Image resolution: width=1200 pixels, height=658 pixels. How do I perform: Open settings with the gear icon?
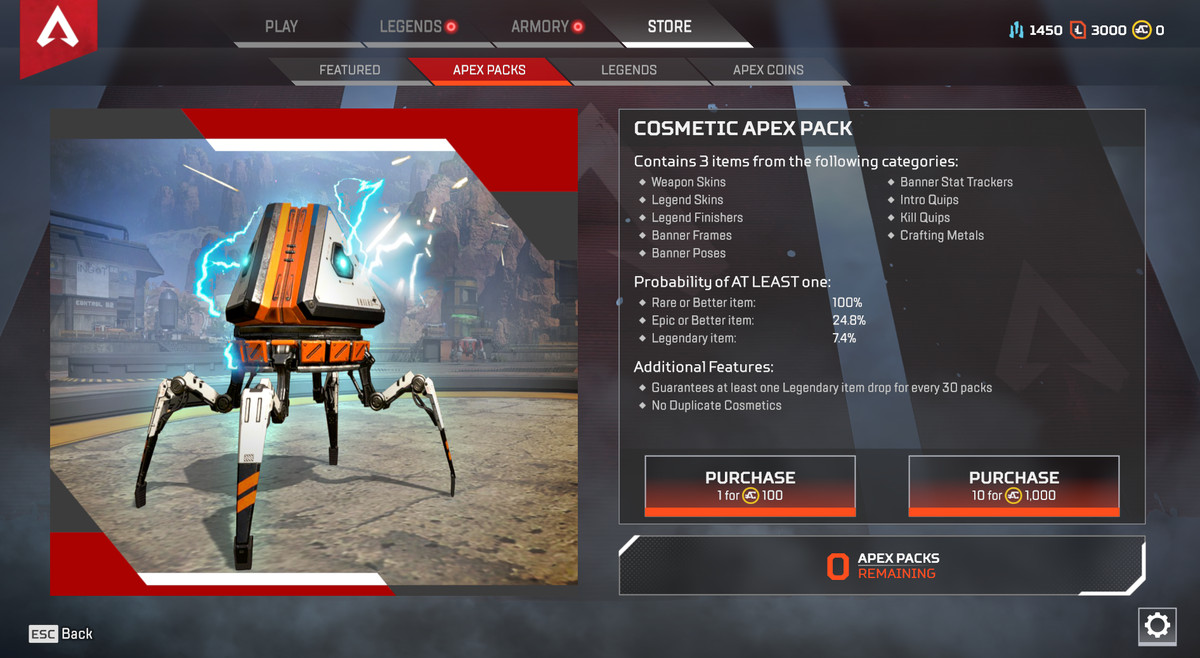point(1157,626)
